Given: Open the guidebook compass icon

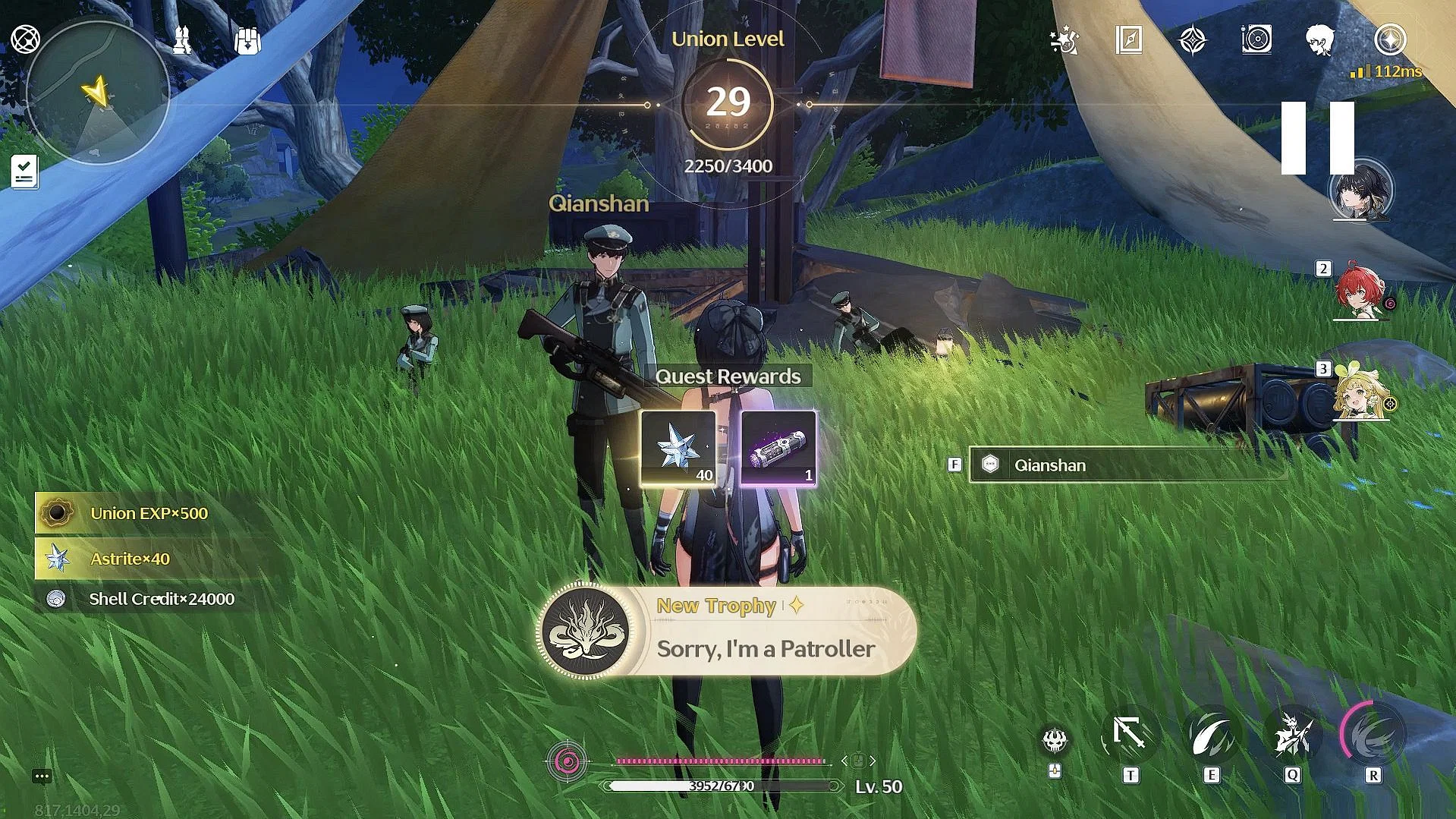Looking at the screenshot, I should coord(1129,39).
